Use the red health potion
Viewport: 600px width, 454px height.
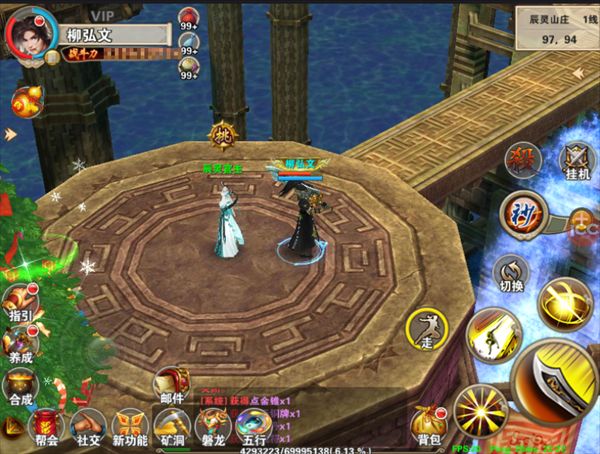(187, 17)
